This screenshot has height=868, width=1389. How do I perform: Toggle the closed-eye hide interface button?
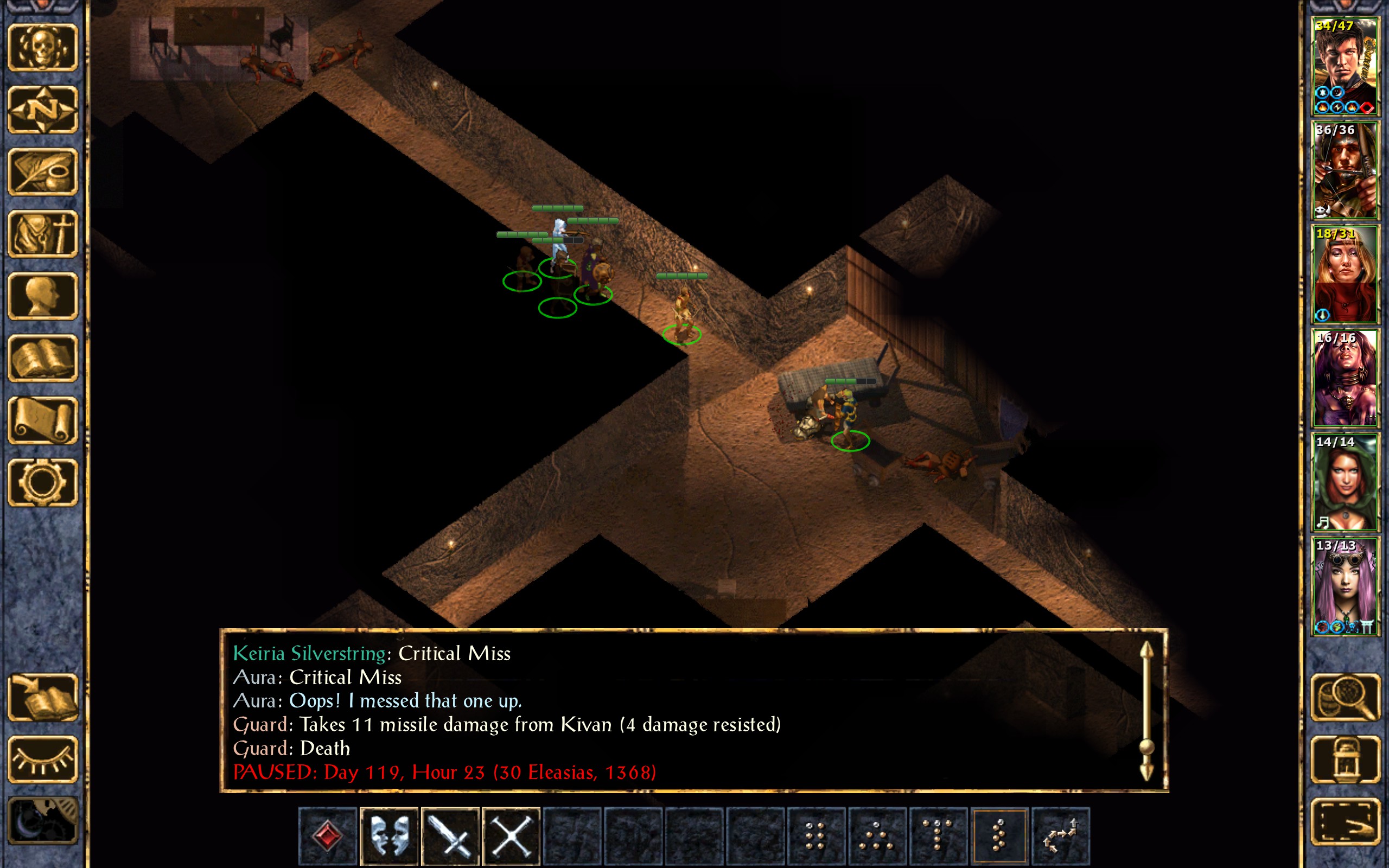click(x=42, y=759)
